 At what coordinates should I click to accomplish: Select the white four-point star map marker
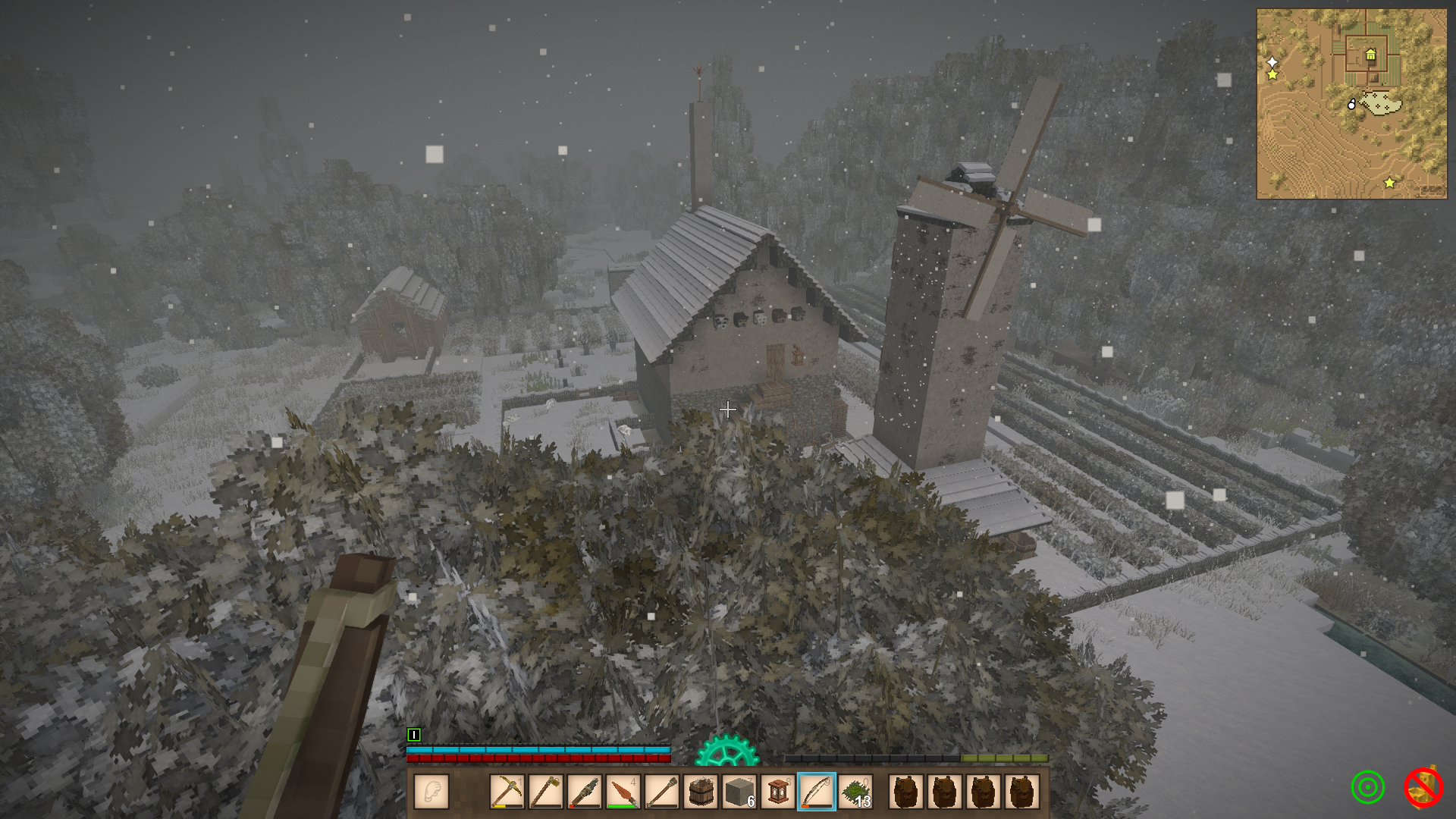(1272, 61)
